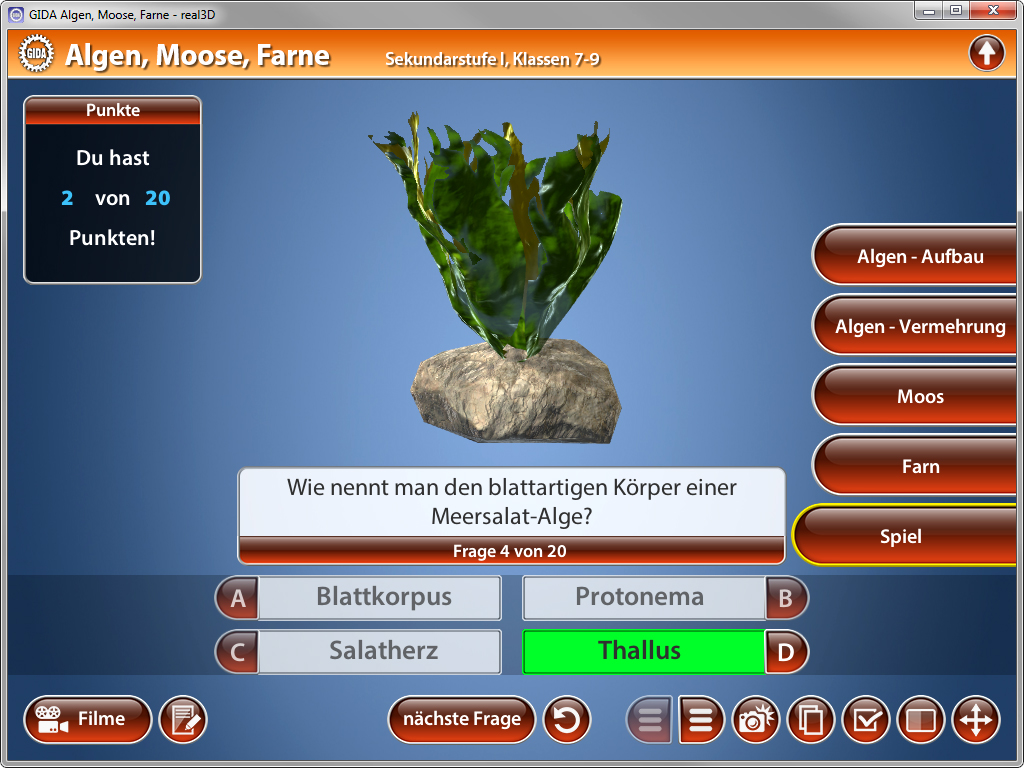The height and width of the screenshot is (768, 1024).
Task: Show the Farn chapter
Action: click(x=919, y=467)
